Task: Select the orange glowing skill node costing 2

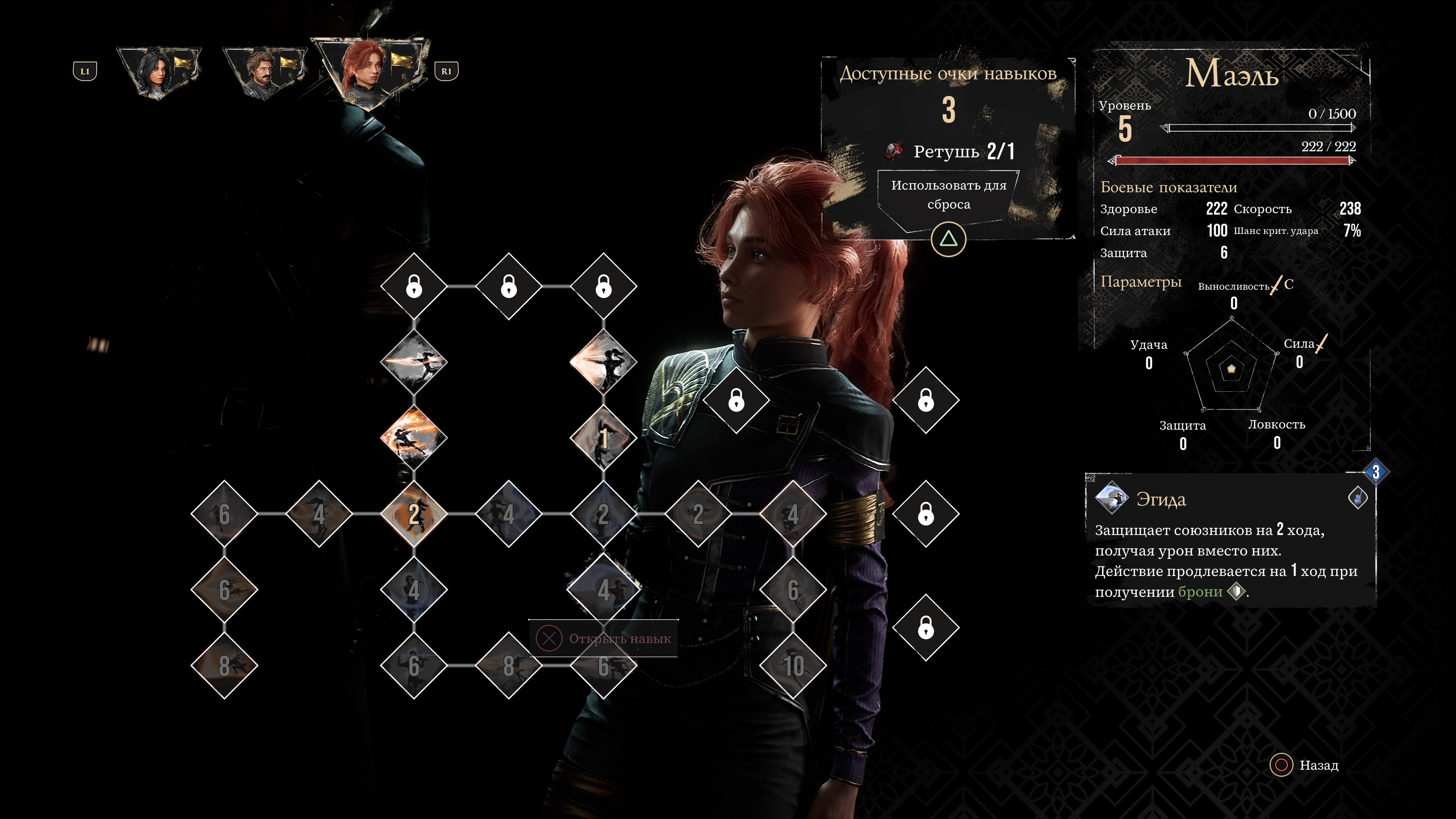Action: 414,514
